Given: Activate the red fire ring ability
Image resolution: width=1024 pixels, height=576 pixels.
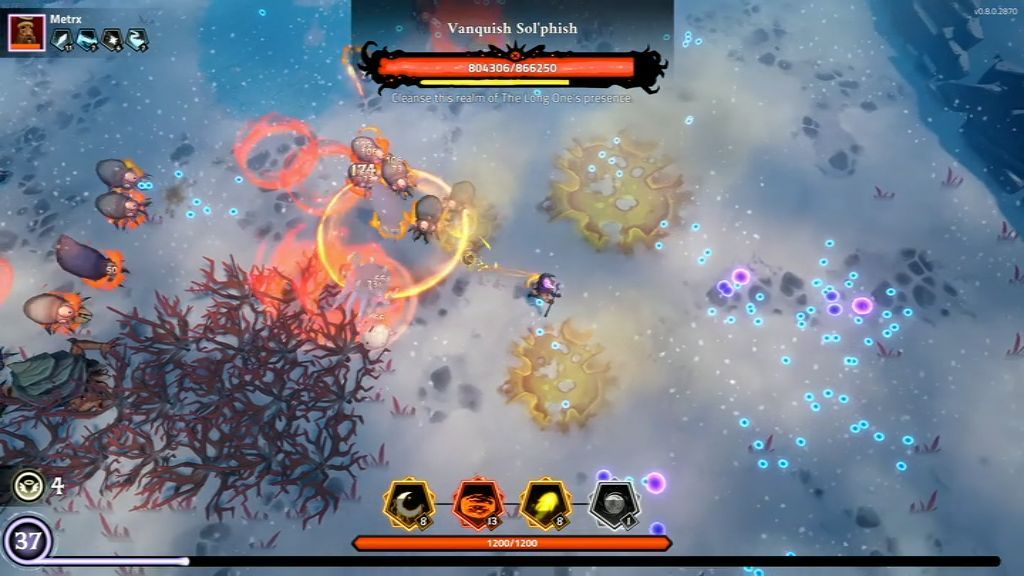Looking at the screenshot, I should (477, 503).
